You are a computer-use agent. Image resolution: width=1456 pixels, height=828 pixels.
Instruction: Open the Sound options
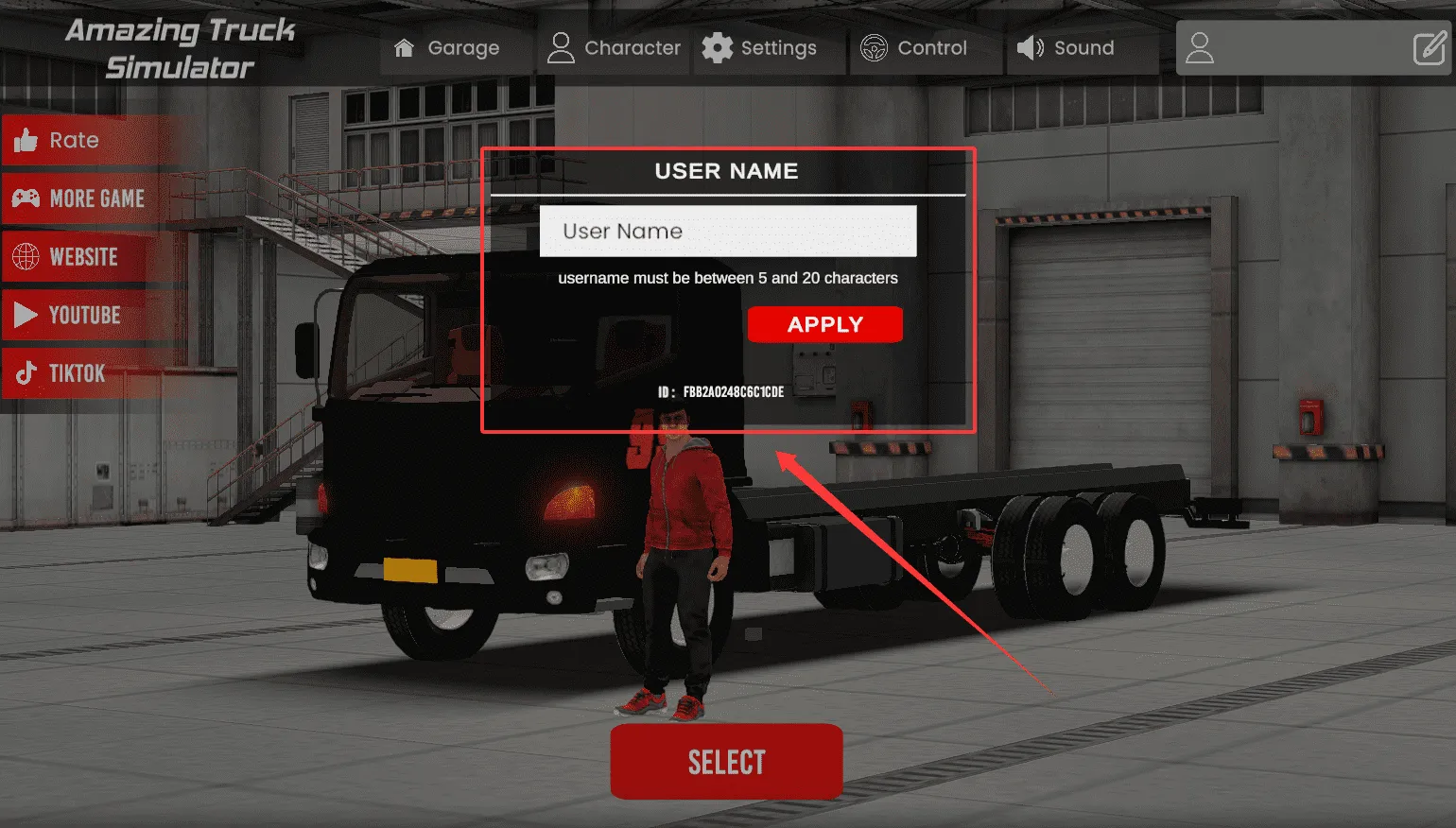1066,48
